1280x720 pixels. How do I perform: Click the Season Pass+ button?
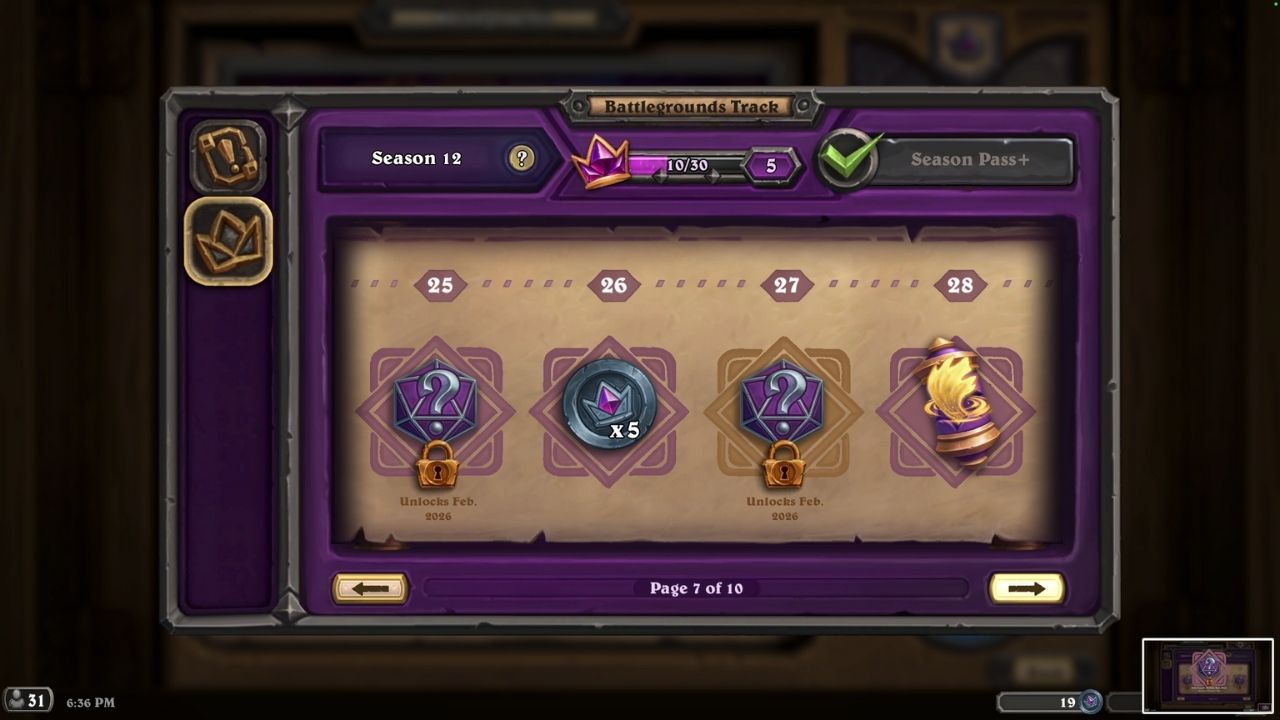(x=968, y=159)
